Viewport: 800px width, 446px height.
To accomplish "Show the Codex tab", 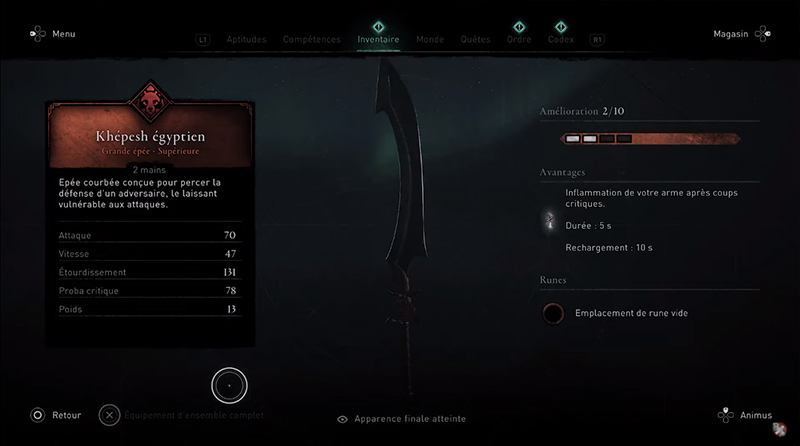I will (561, 40).
